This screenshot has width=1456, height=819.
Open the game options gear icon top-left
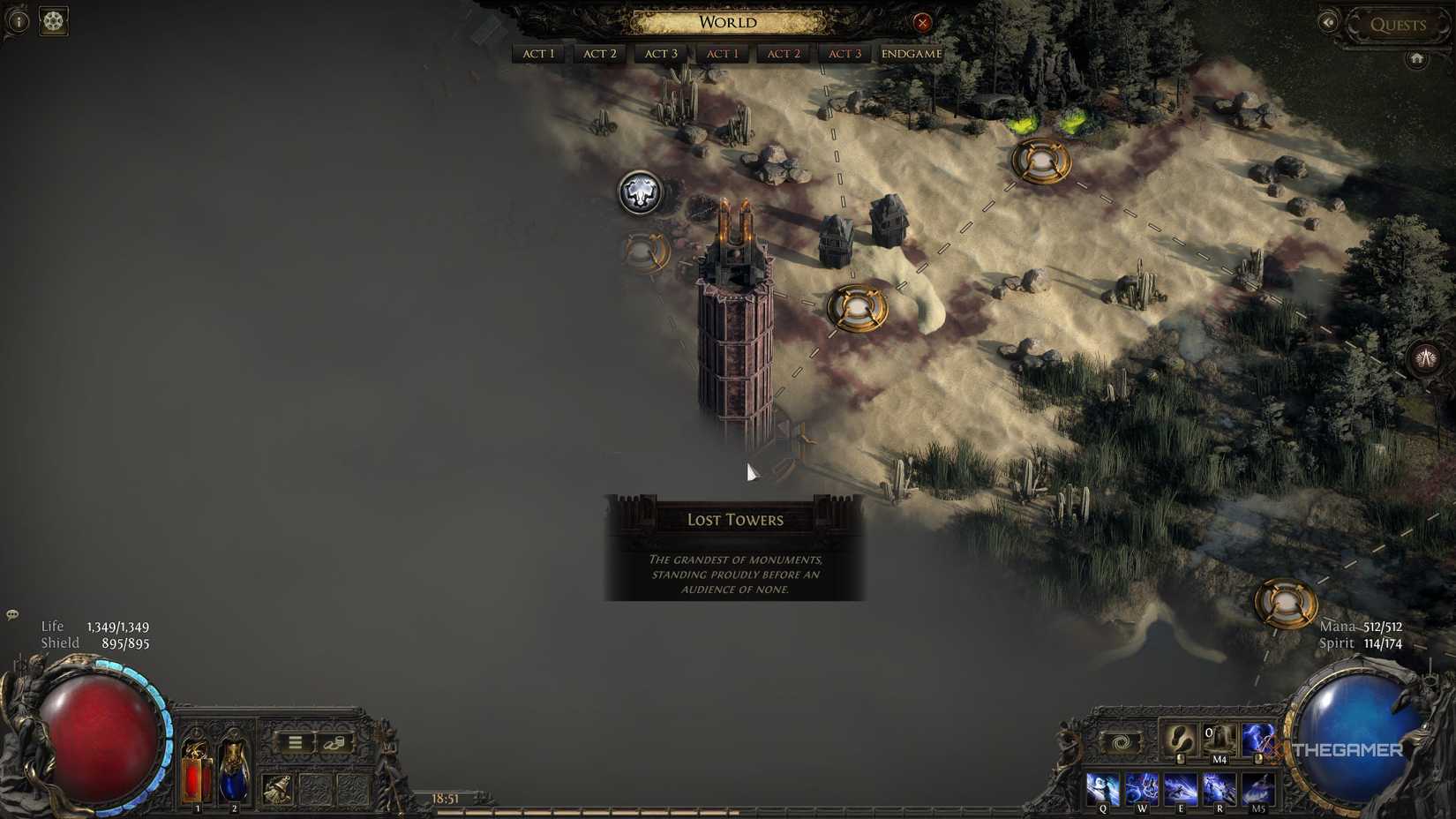point(54,21)
